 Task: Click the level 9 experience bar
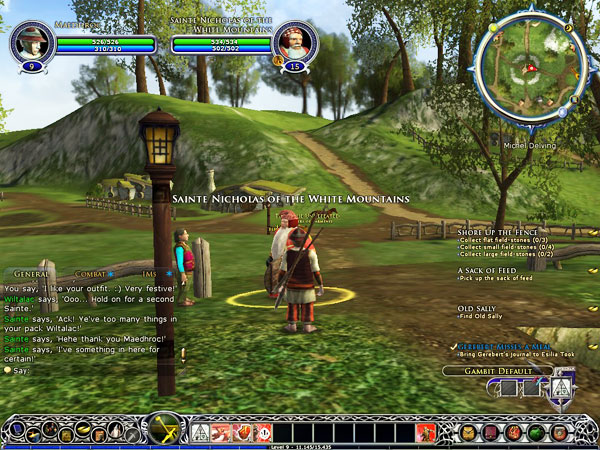300,445
